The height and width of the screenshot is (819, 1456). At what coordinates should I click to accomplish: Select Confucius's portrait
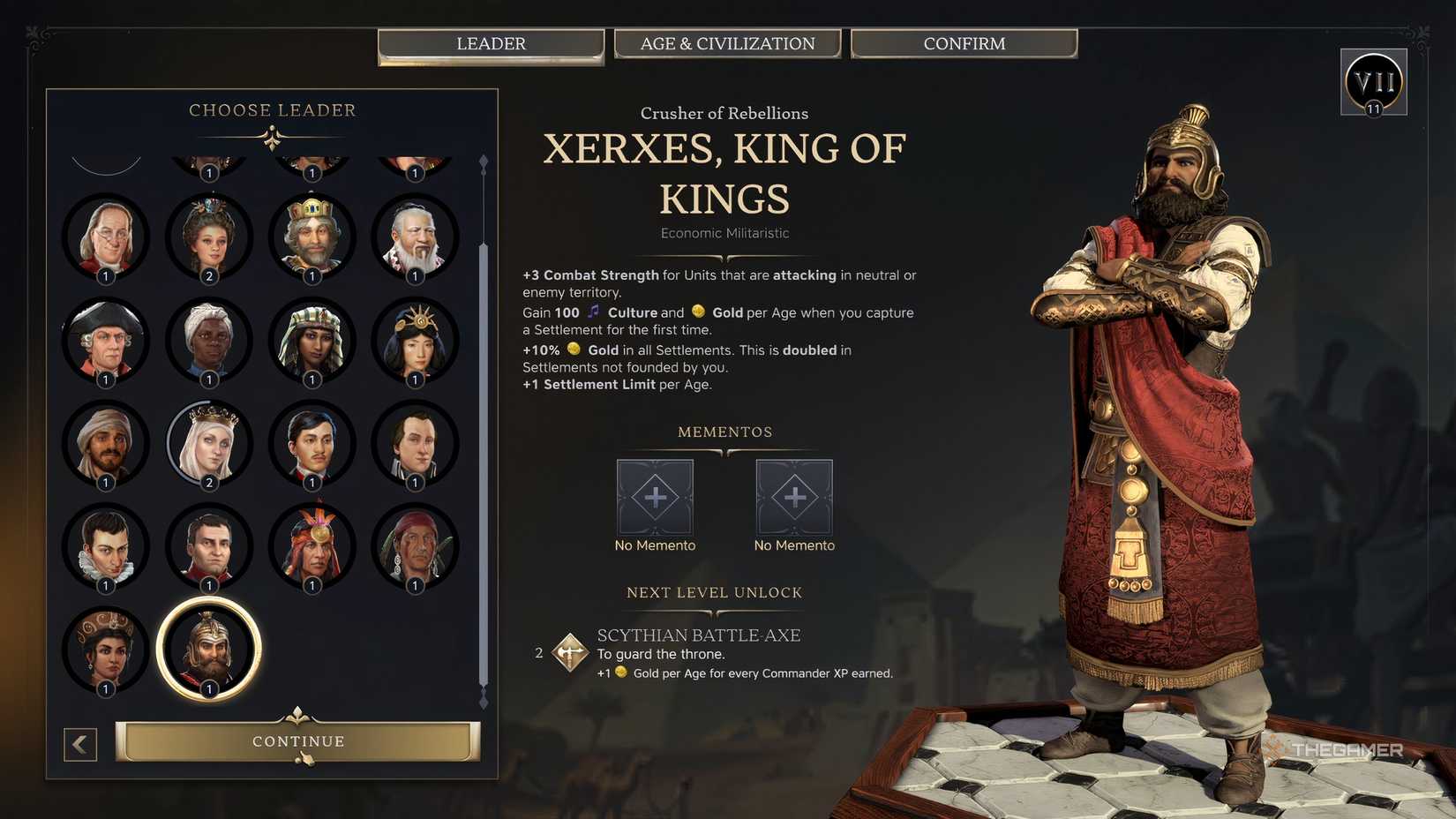click(415, 237)
